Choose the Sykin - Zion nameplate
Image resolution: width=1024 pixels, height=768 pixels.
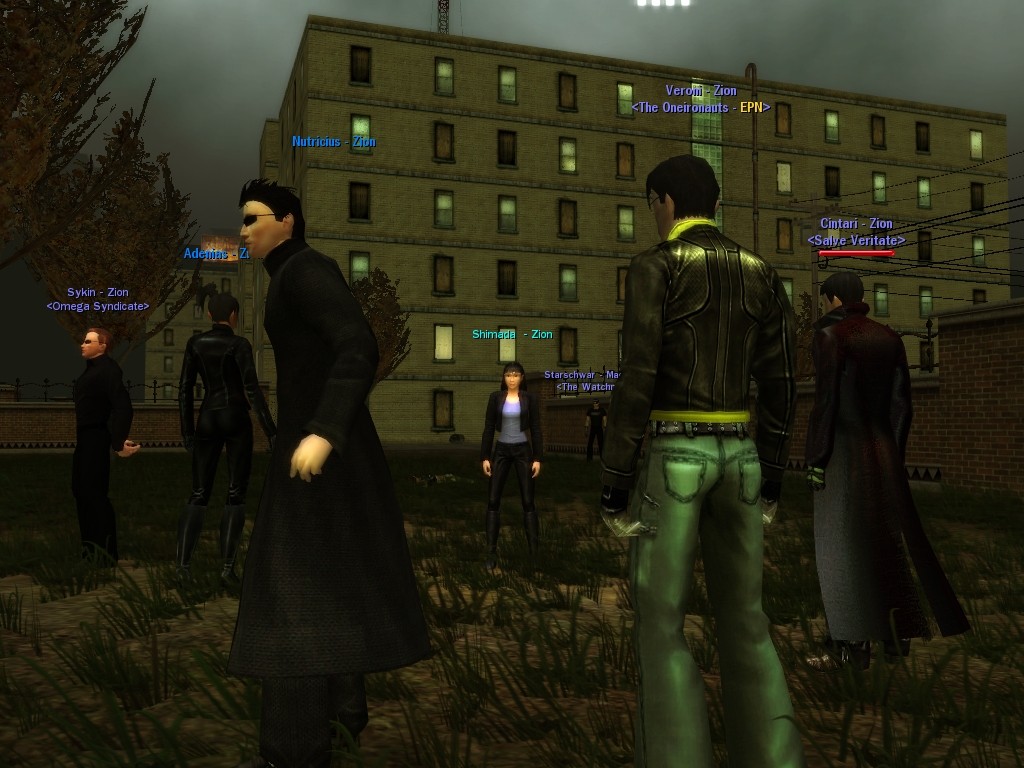tap(98, 293)
